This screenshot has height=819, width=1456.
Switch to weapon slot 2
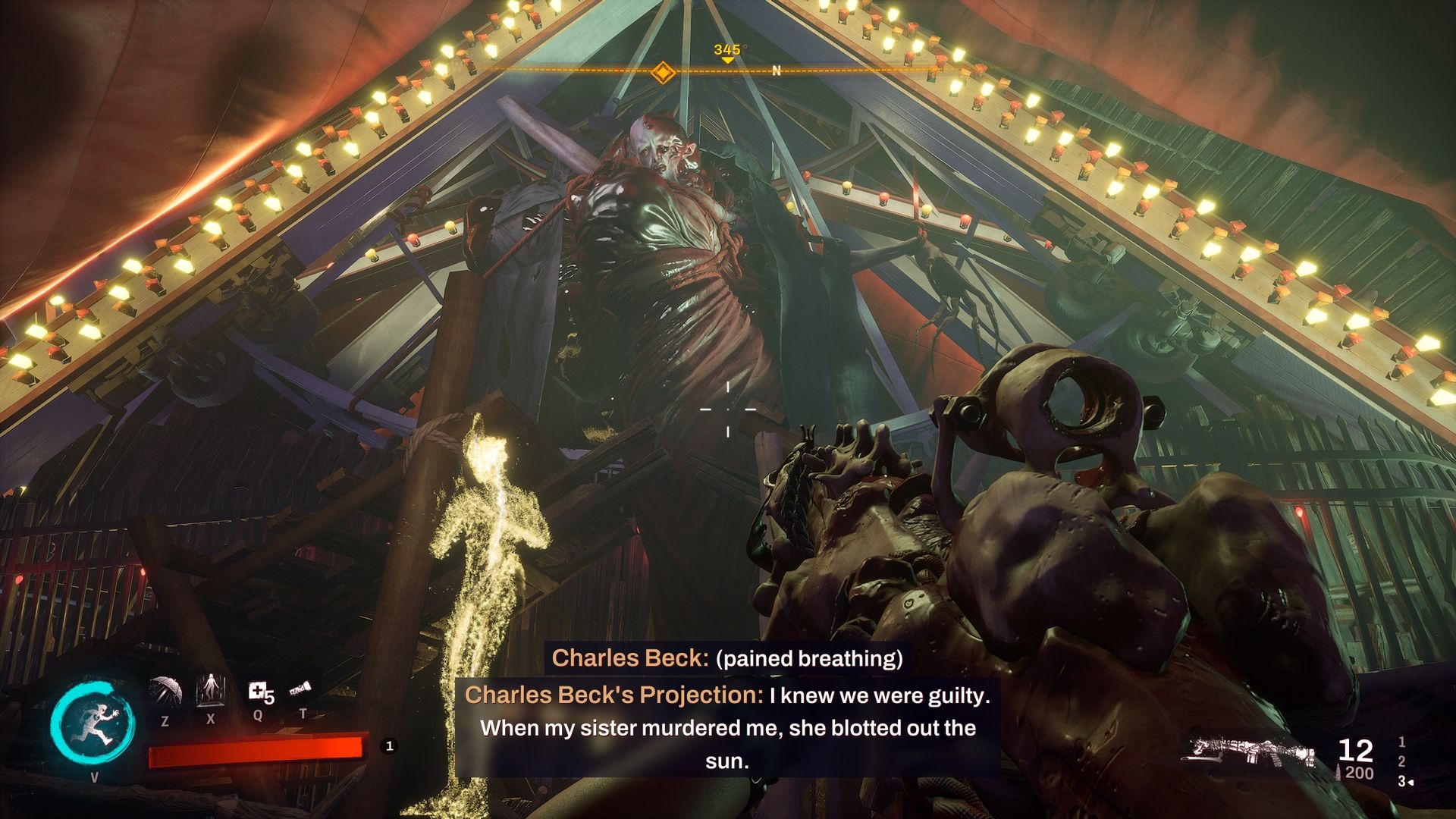pyautogui.click(x=1402, y=762)
